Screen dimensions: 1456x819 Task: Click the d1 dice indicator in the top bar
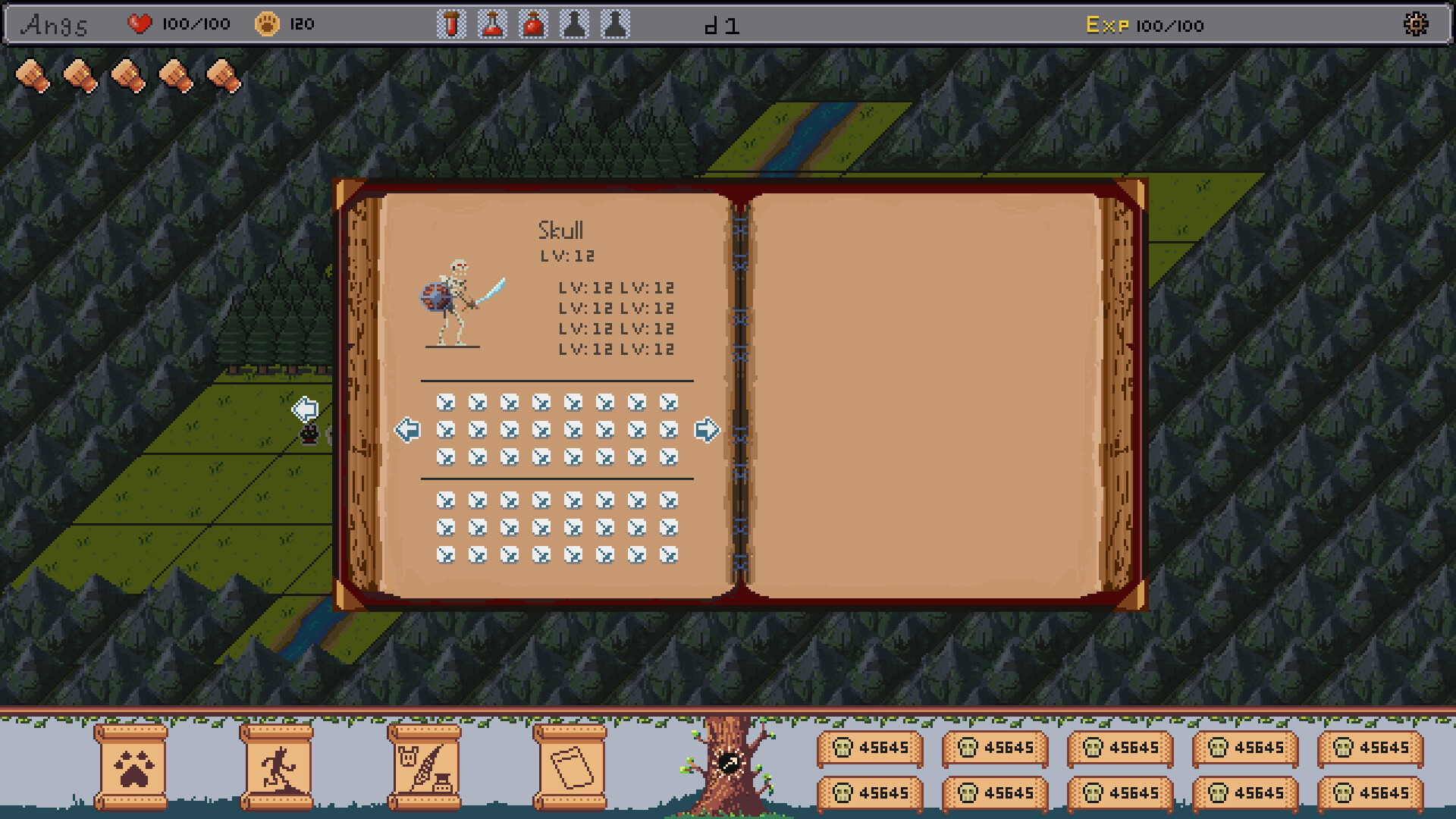[x=723, y=24]
